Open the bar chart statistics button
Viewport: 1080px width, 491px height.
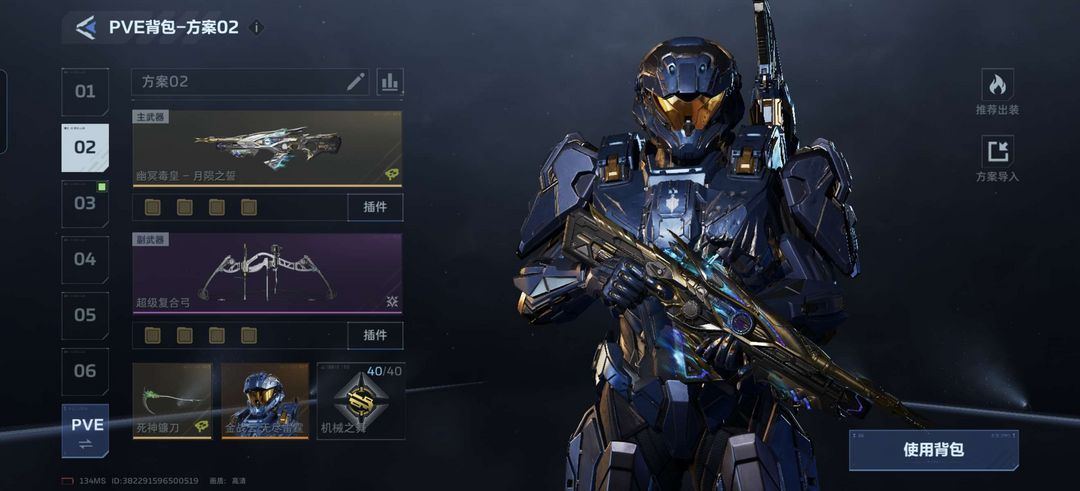(x=390, y=82)
